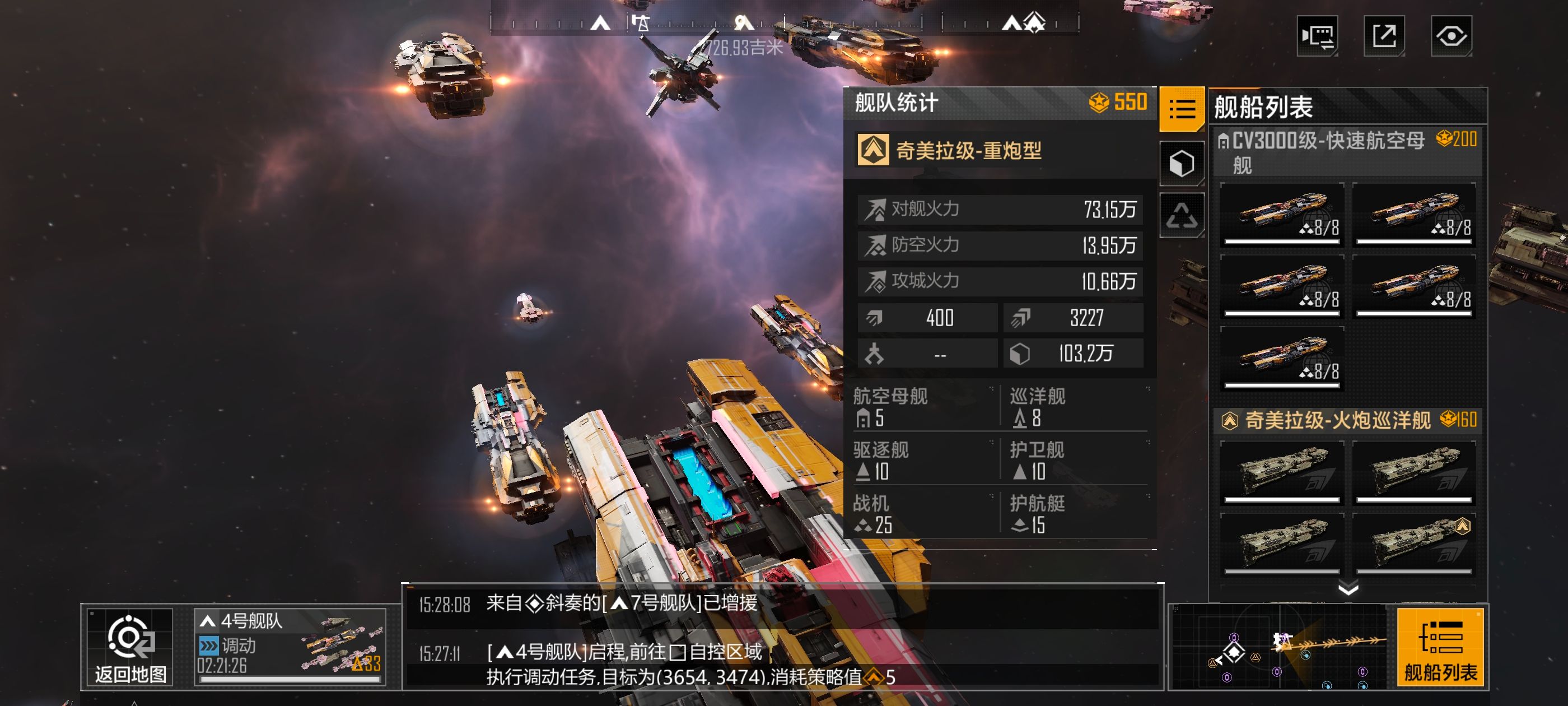The image size is (1568, 706).
Task: Select the cube/cargo icon in the side panel
Action: point(1182,161)
